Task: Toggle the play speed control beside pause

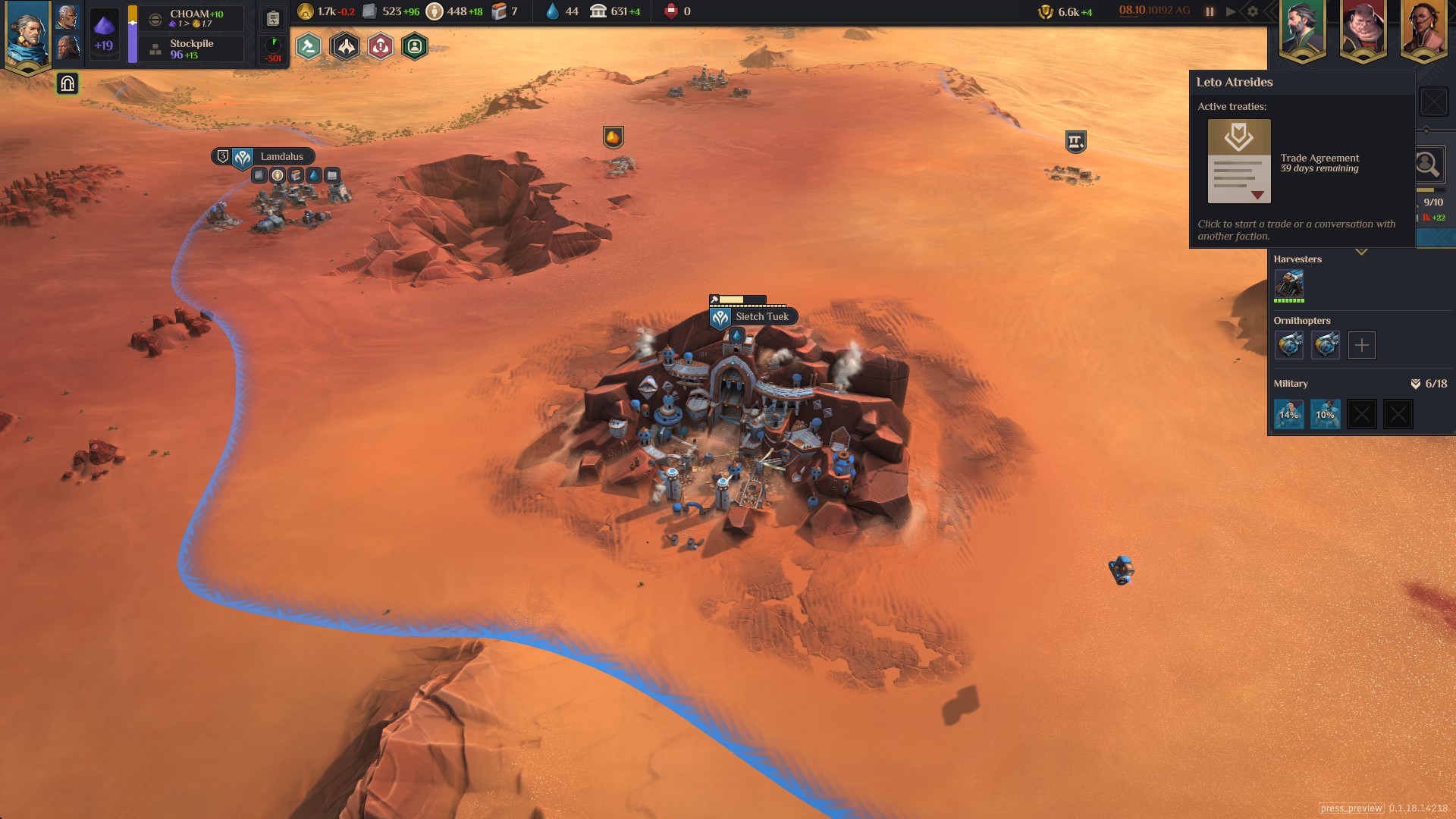Action: coord(1228,11)
